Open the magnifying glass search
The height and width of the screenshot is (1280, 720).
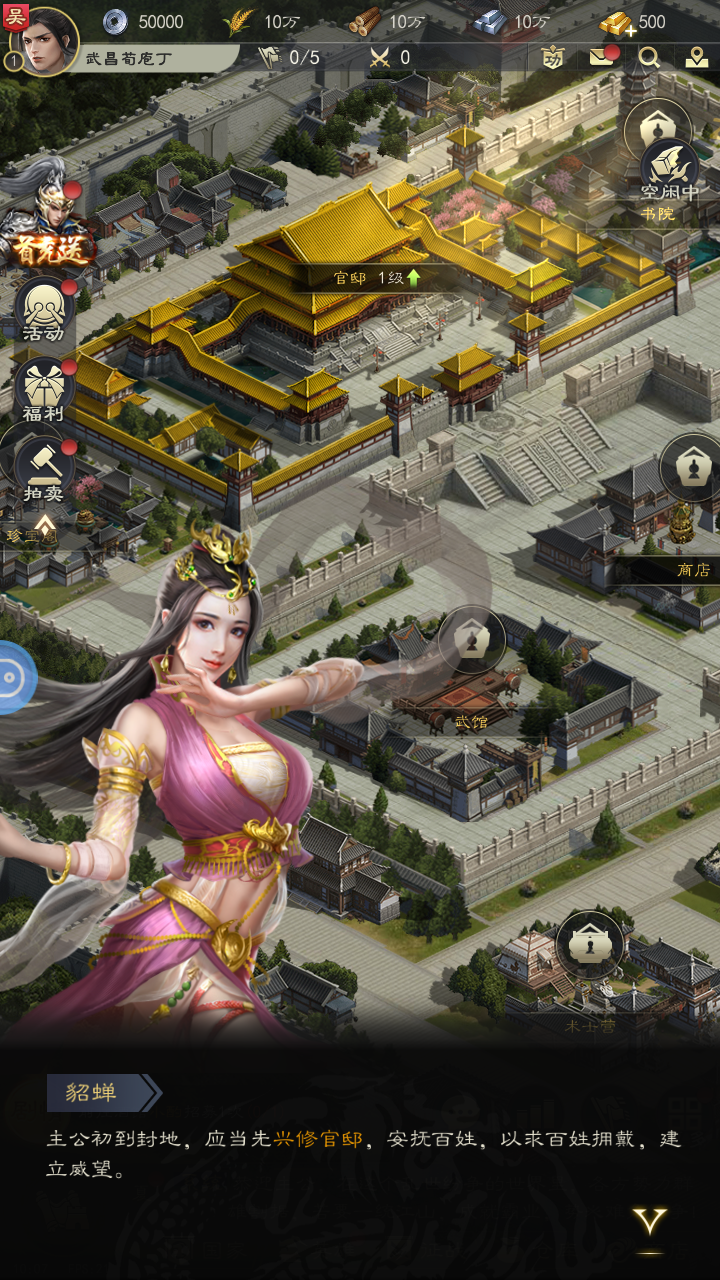coord(649,57)
